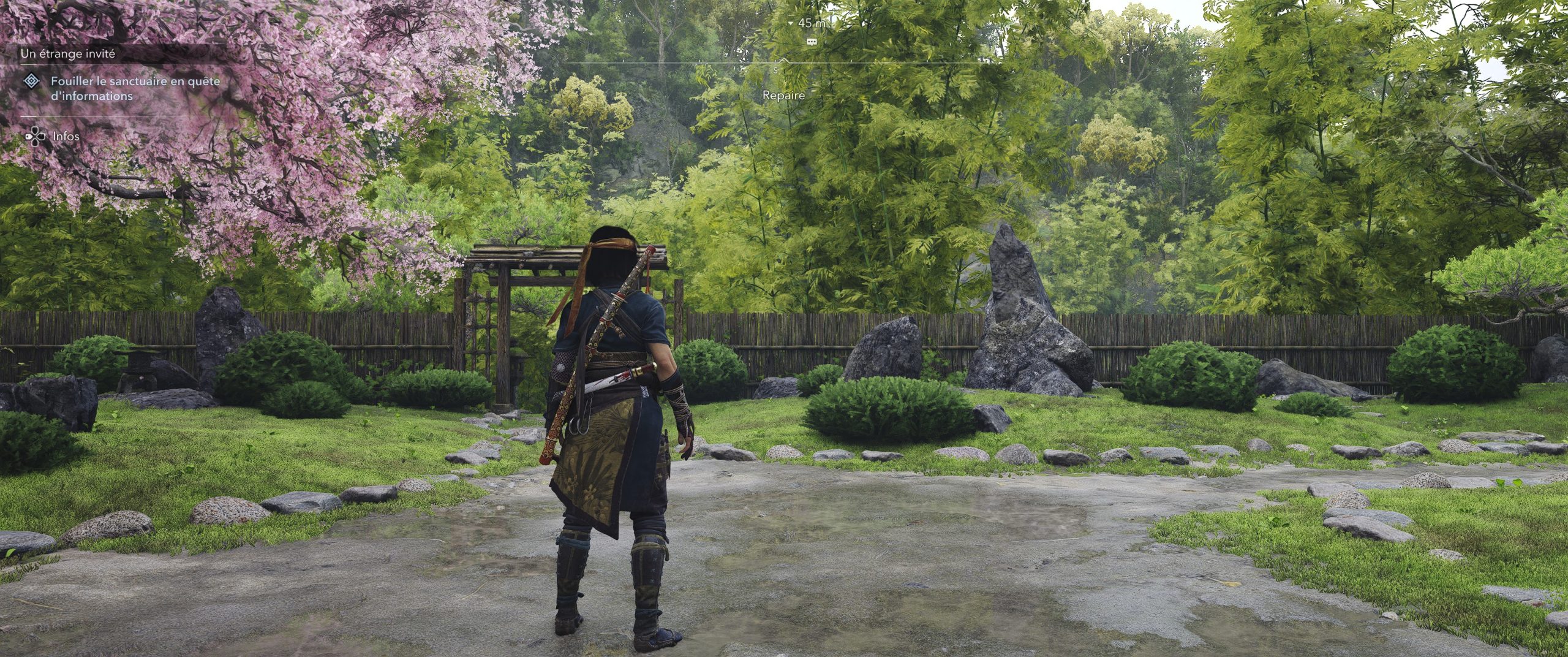This screenshot has height=657, width=1568.
Task: Select the speech bubble marker on the compass
Action: coord(812,42)
